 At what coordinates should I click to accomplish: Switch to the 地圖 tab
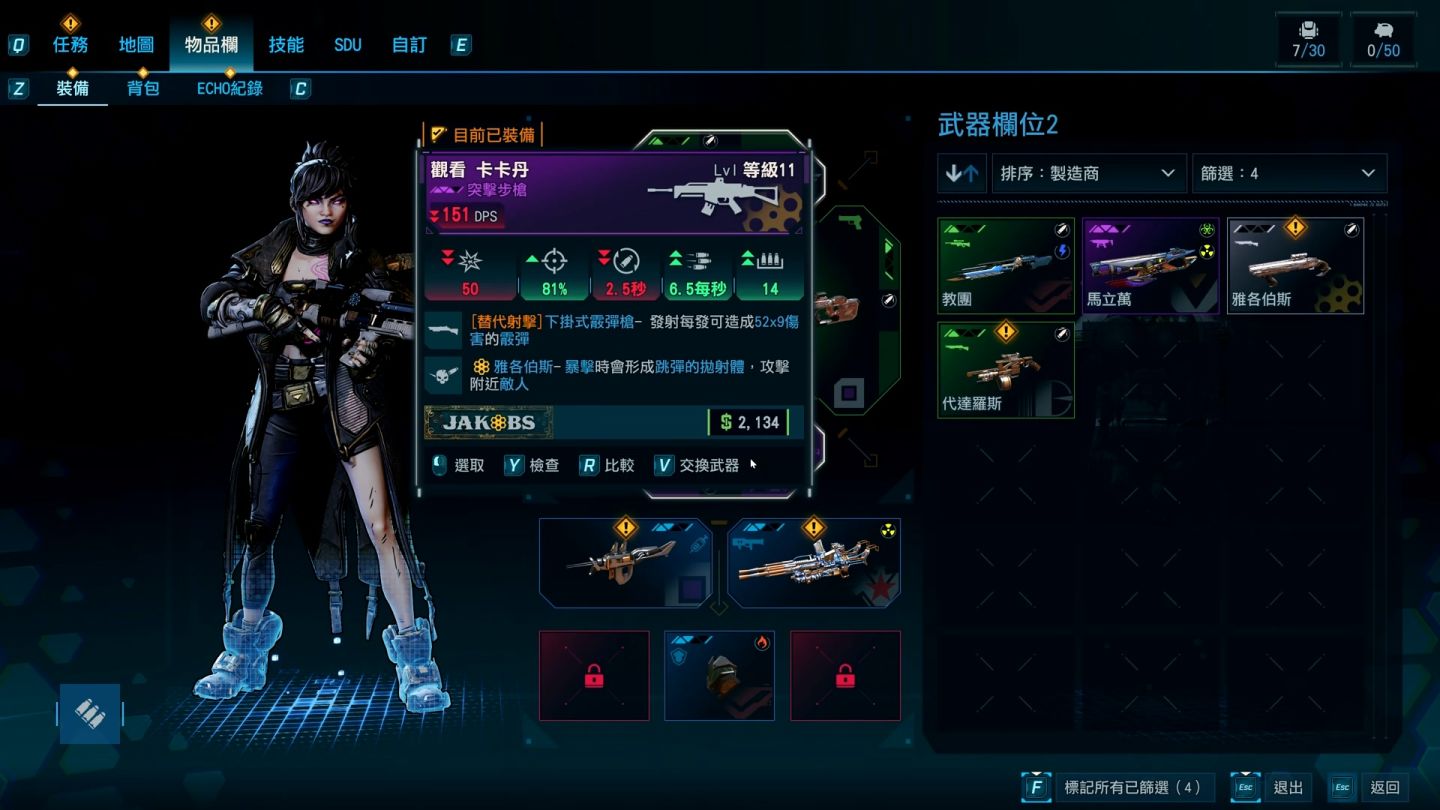(x=136, y=45)
